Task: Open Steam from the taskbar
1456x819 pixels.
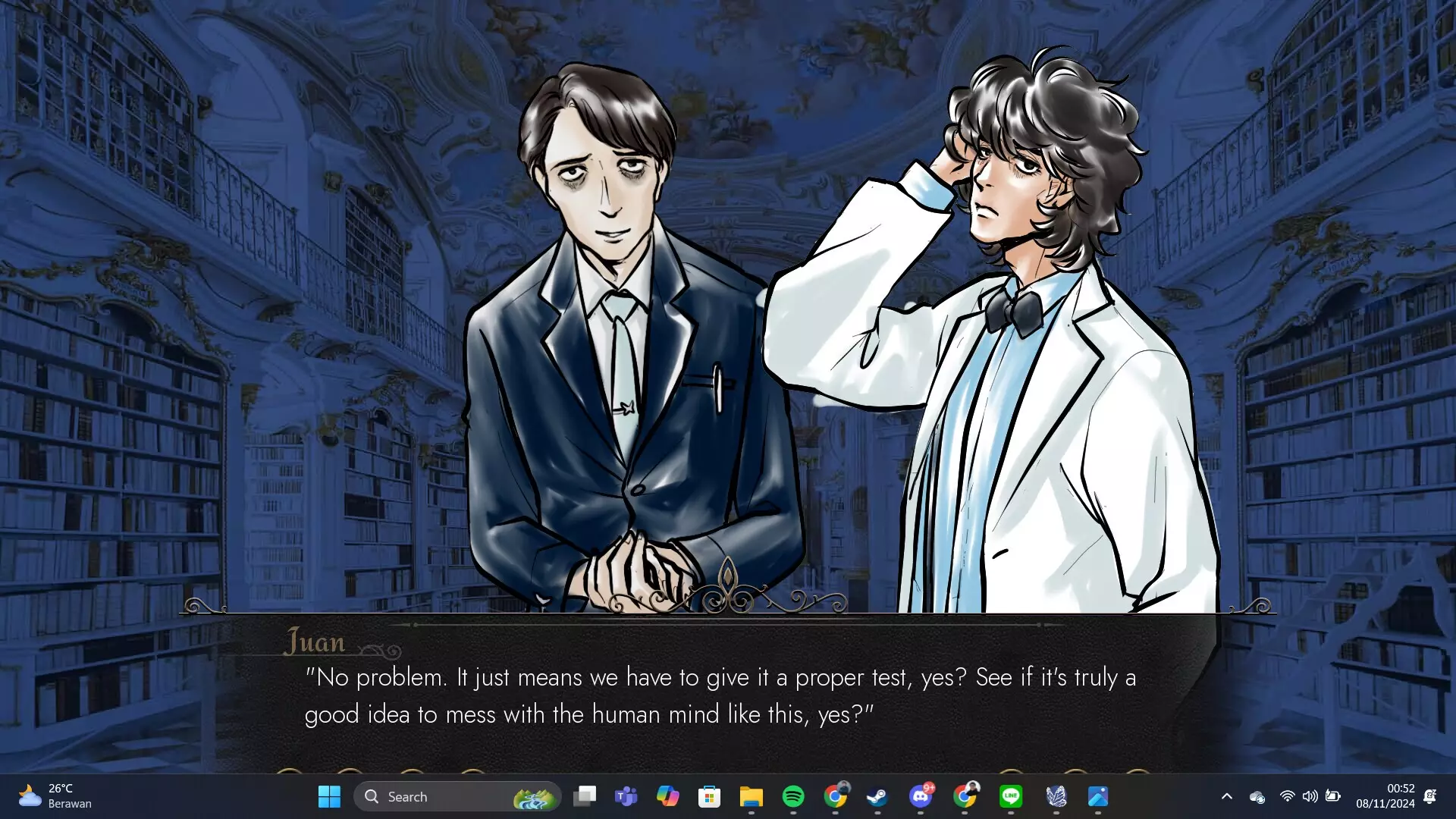Action: (877, 796)
